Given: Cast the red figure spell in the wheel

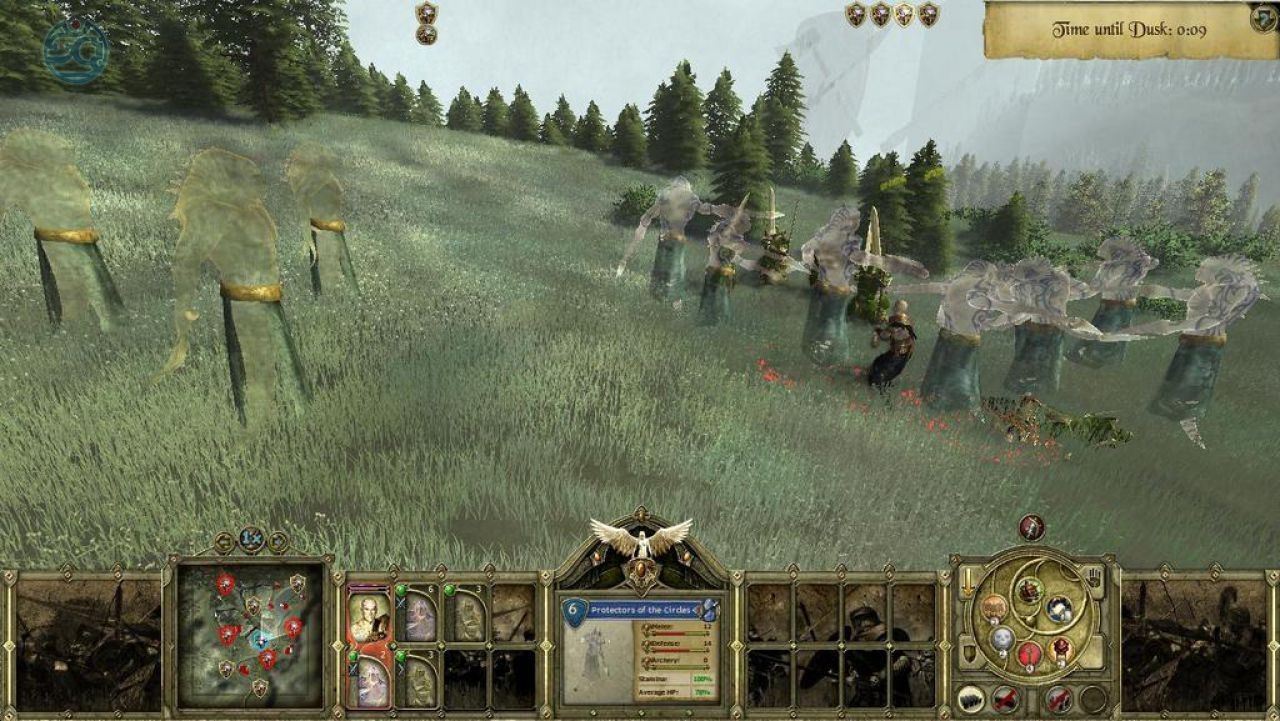Looking at the screenshot, I should pos(1031,655).
